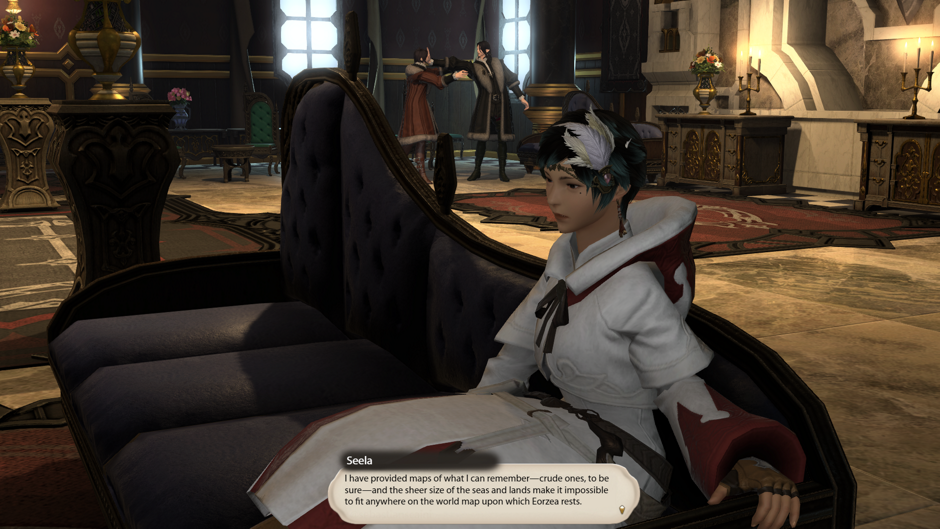The width and height of the screenshot is (940, 529).
Task: Click the golden dialogue advance marker
Action: coord(621,510)
